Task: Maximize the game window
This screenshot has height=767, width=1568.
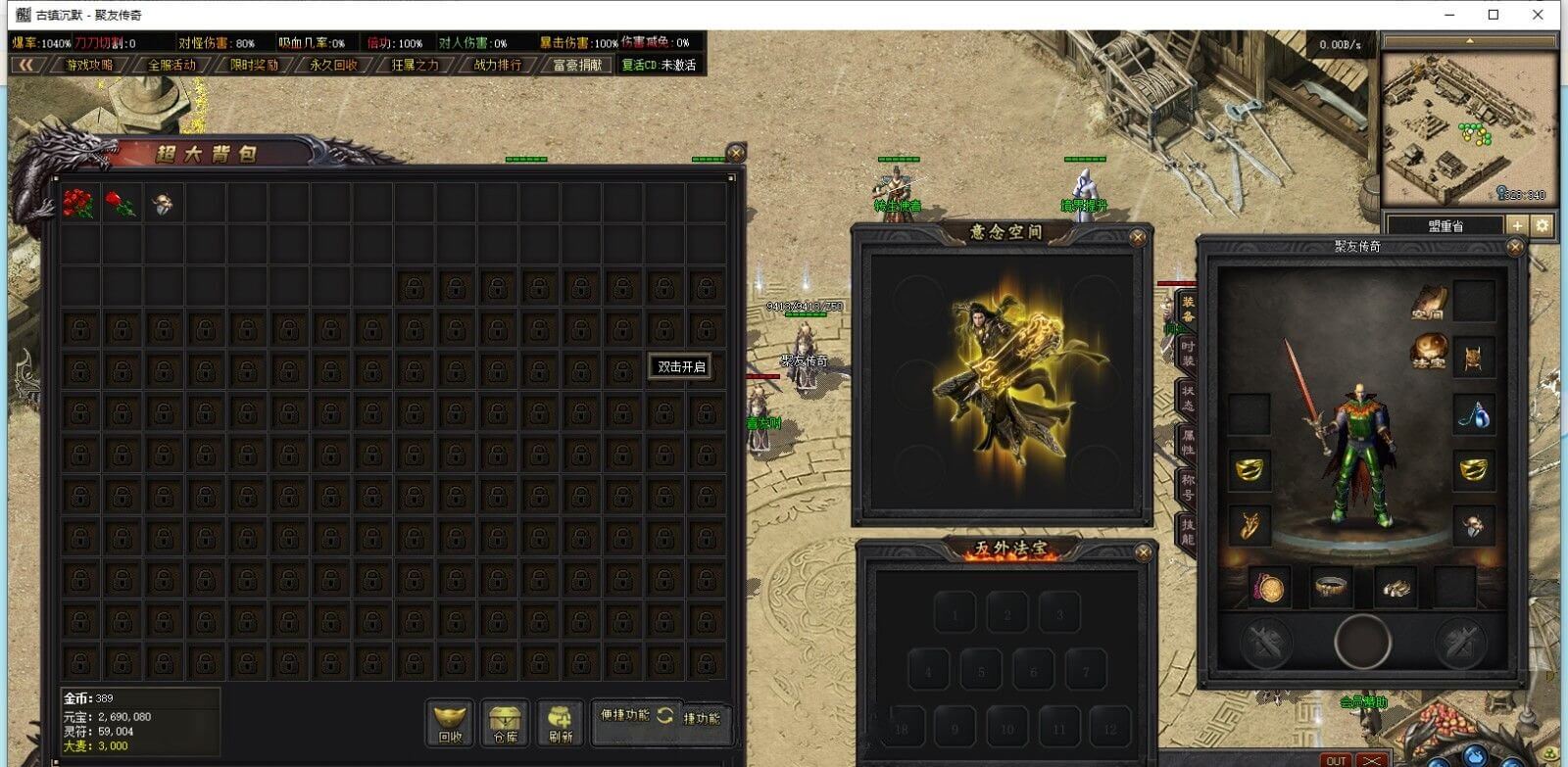Action: click(1494, 15)
